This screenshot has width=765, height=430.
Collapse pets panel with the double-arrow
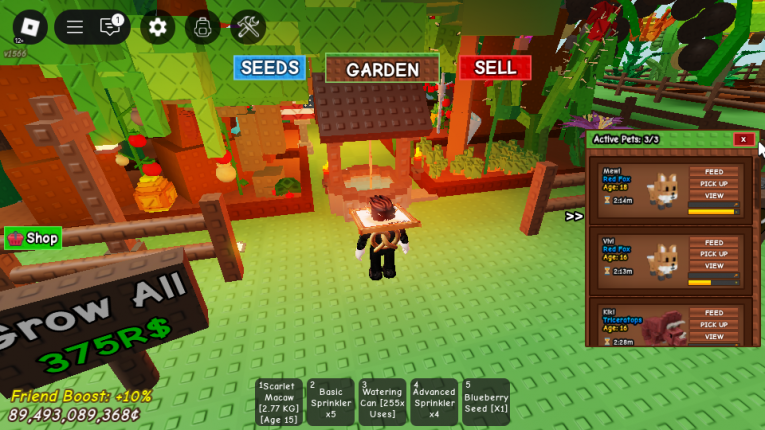[x=574, y=216]
